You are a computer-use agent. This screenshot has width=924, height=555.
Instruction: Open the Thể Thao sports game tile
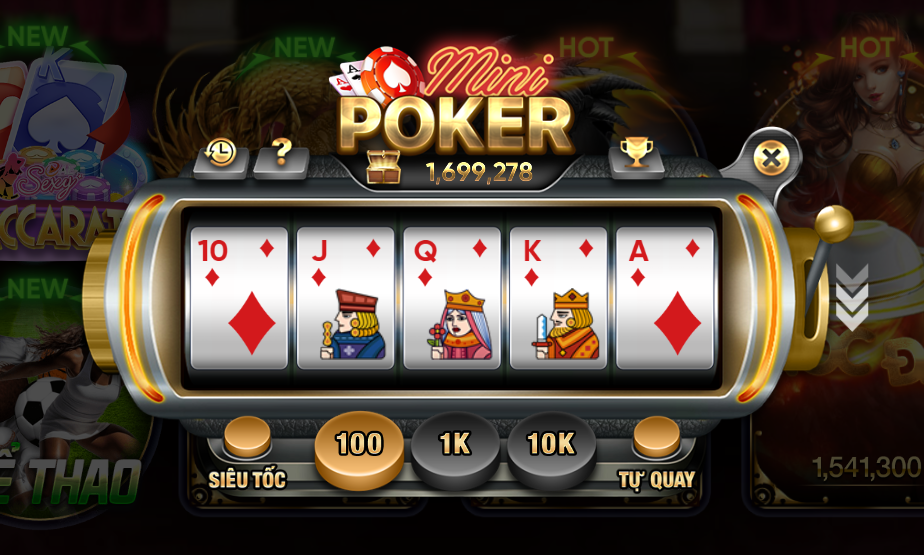coord(60,420)
